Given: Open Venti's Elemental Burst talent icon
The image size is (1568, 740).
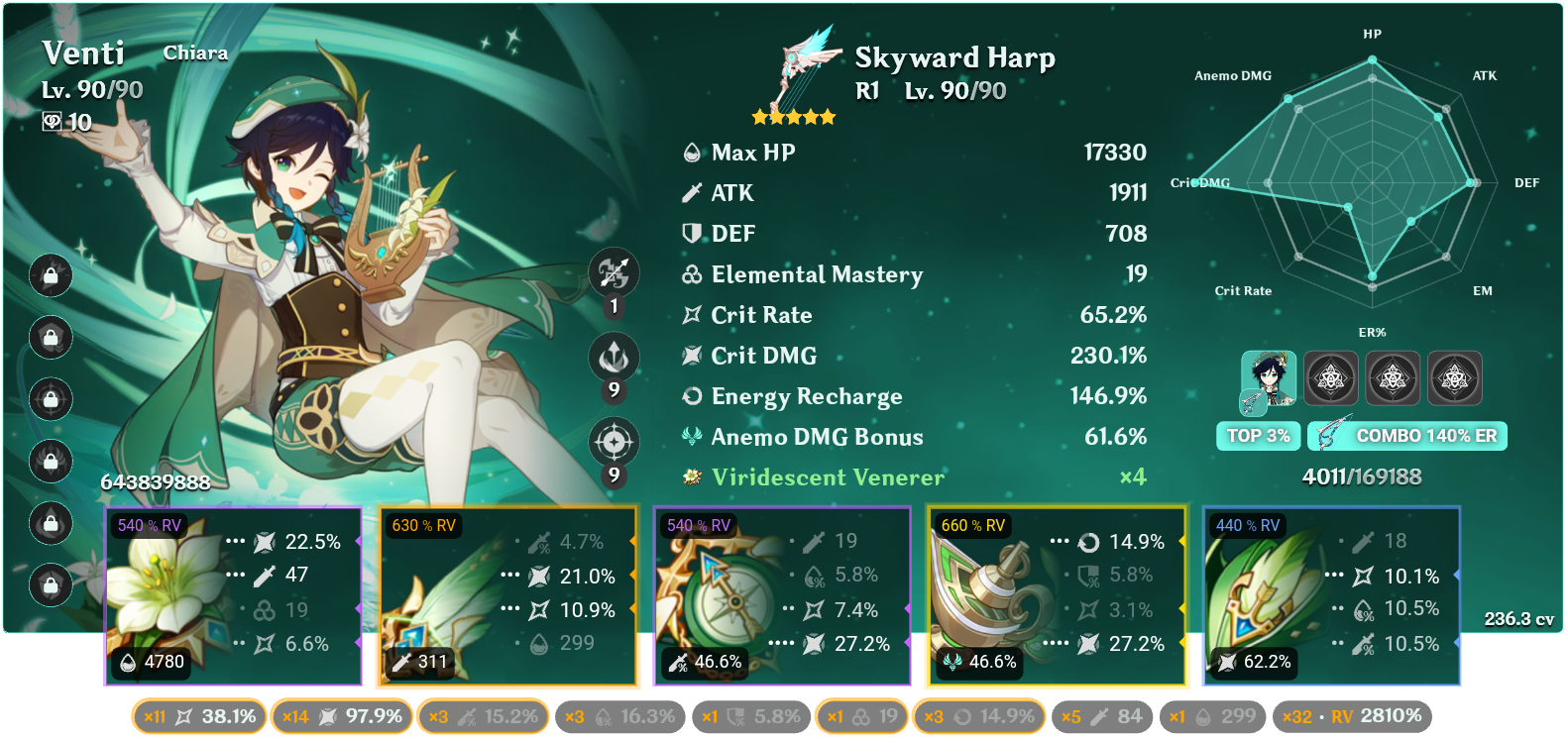Looking at the screenshot, I should click(615, 443).
